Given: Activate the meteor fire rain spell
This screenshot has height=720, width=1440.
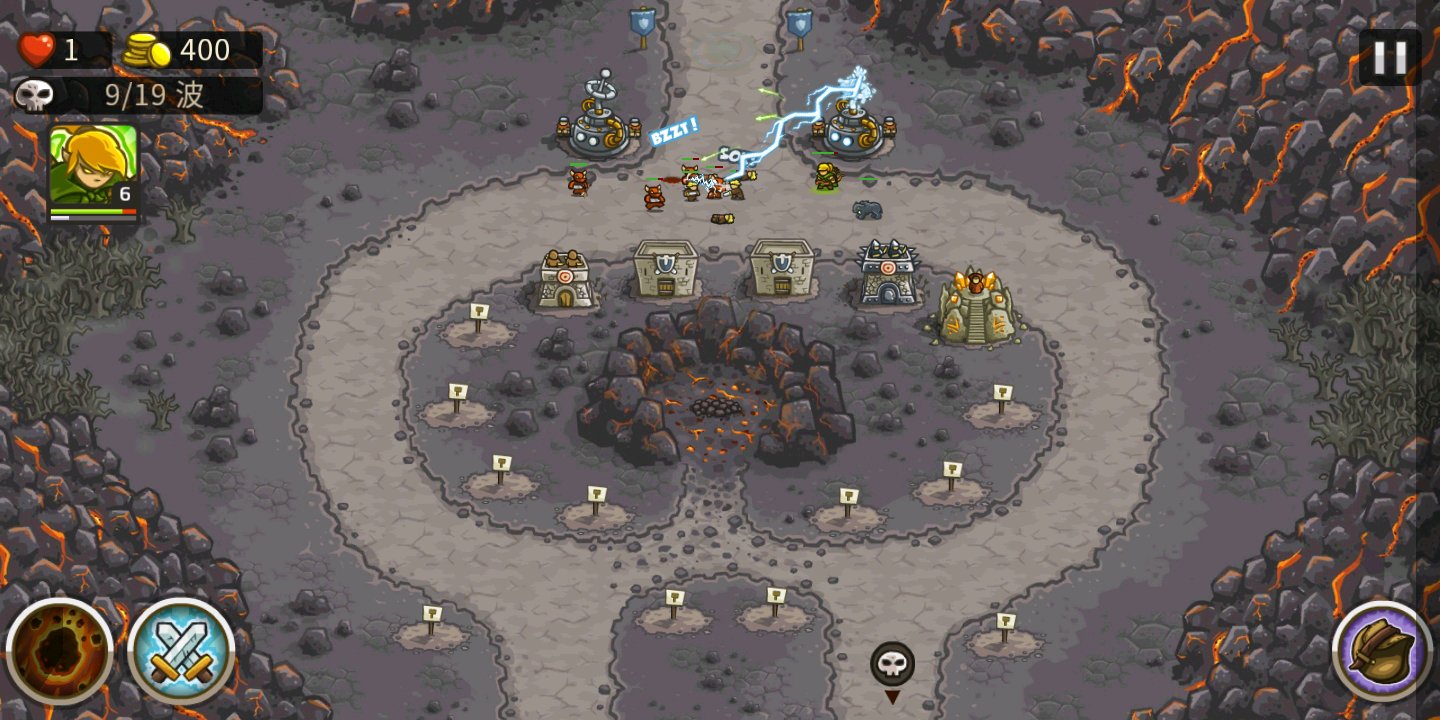Looking at the screenshot, I should tap(60, 651).
